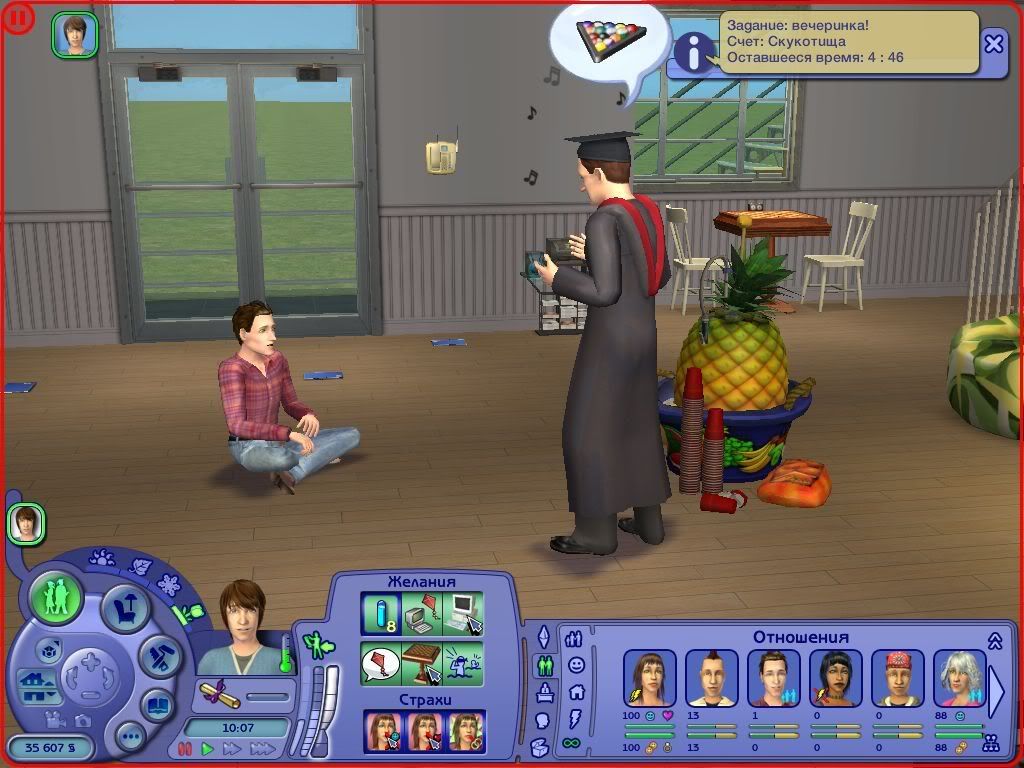This screenshot has width=1024, height=768.
Task: Open Buy mode with armchair icon
Action: 126,609
